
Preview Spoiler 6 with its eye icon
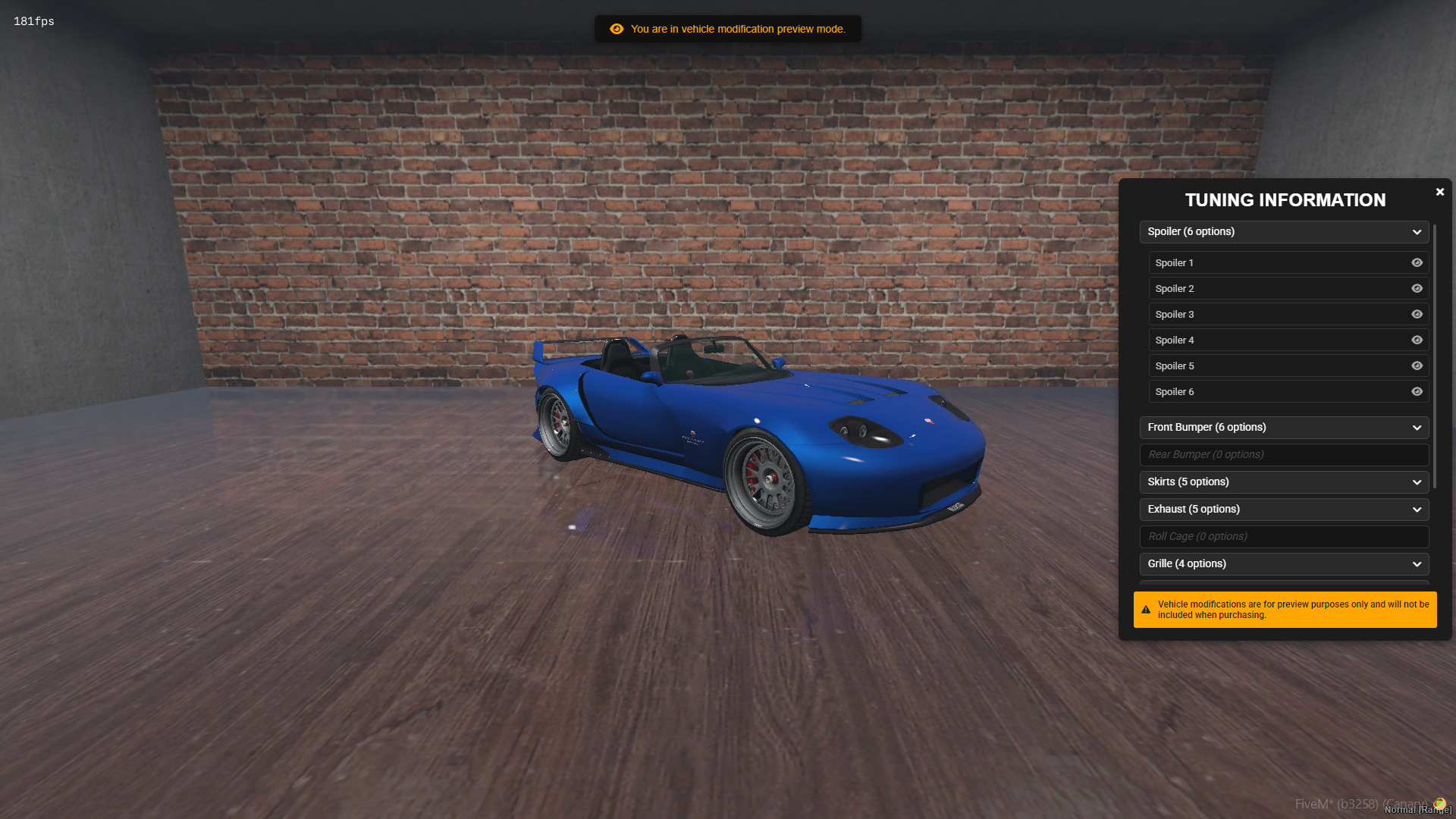coord(1417,392)
